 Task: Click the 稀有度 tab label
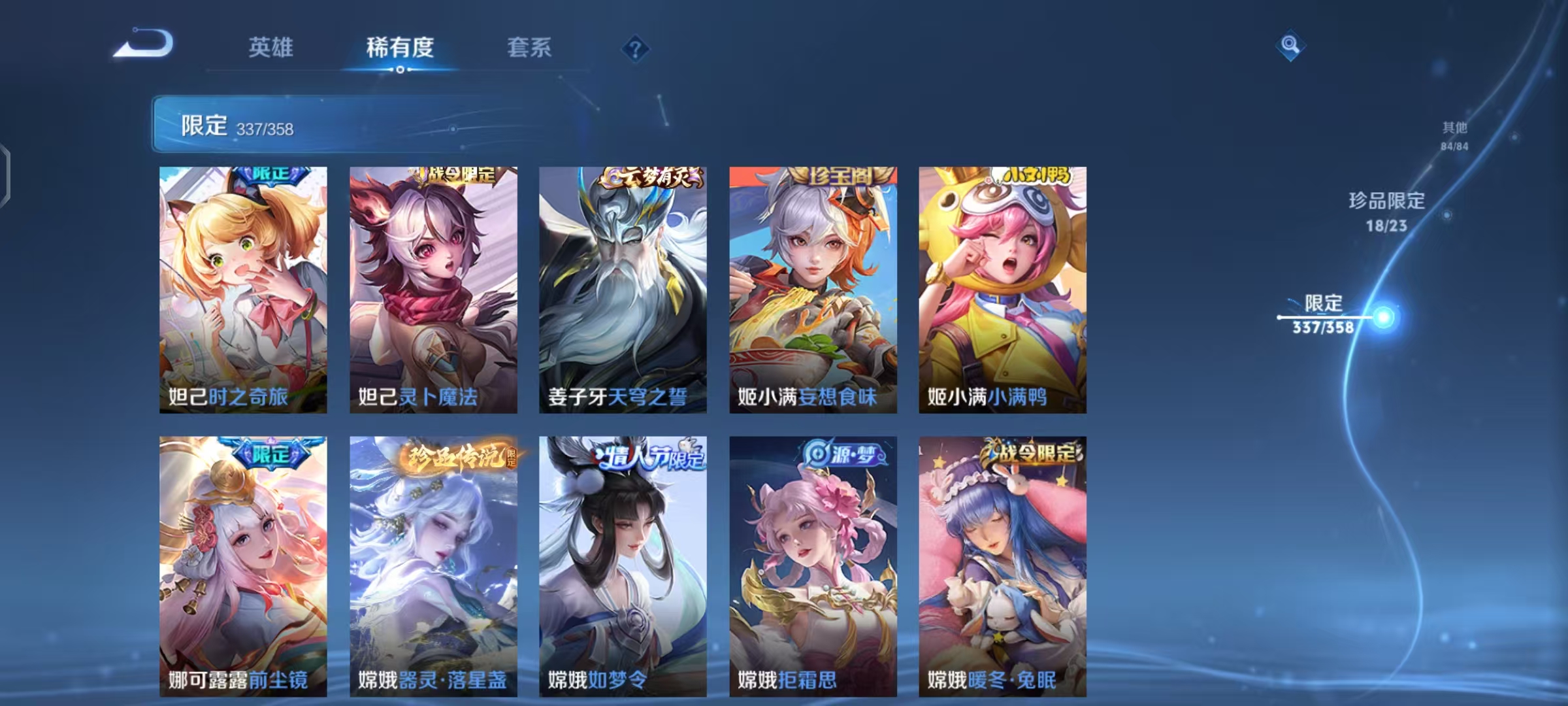coord(400,47)
